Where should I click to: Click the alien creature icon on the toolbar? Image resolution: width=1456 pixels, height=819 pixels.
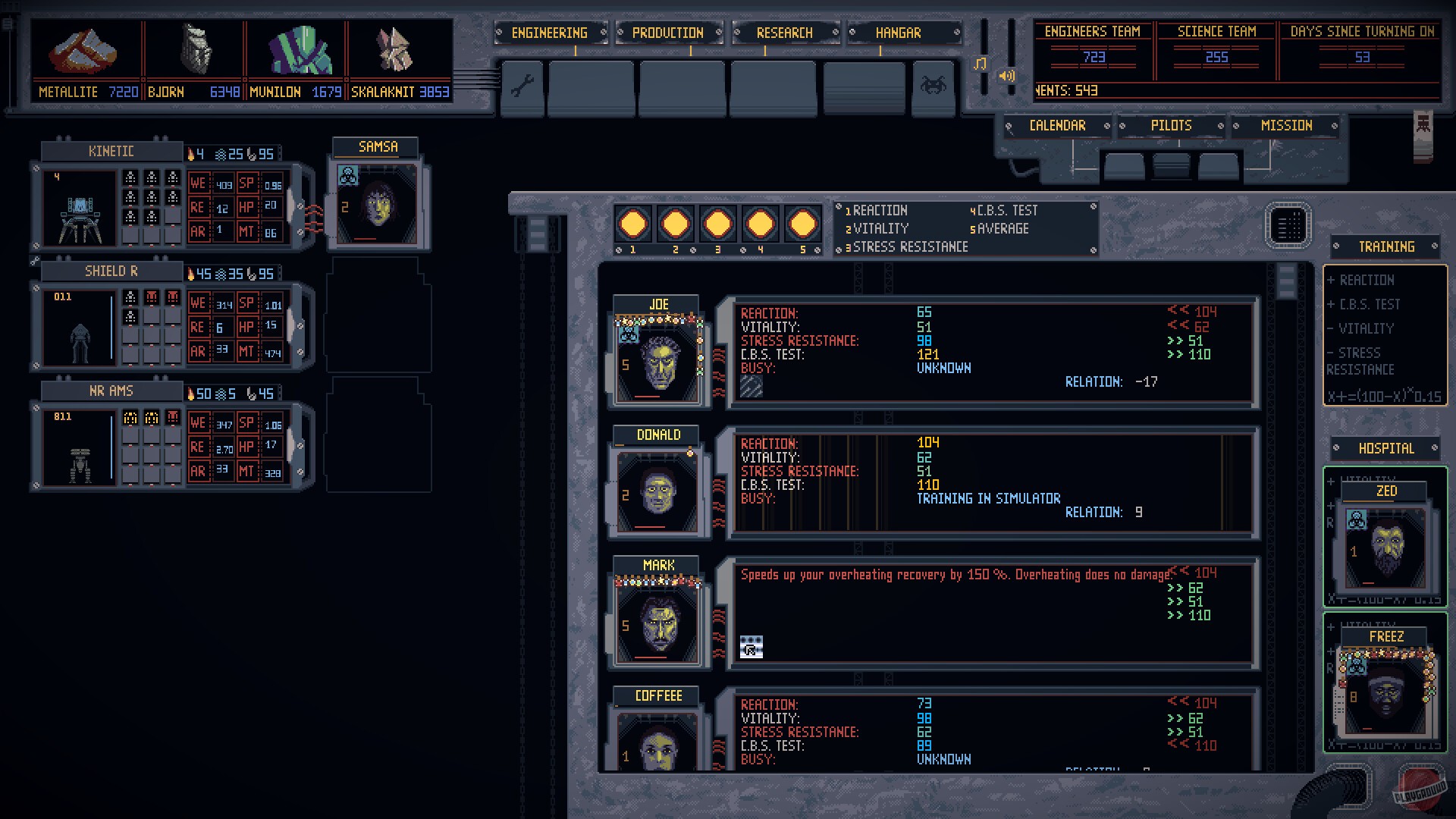[x=934, y=86]
